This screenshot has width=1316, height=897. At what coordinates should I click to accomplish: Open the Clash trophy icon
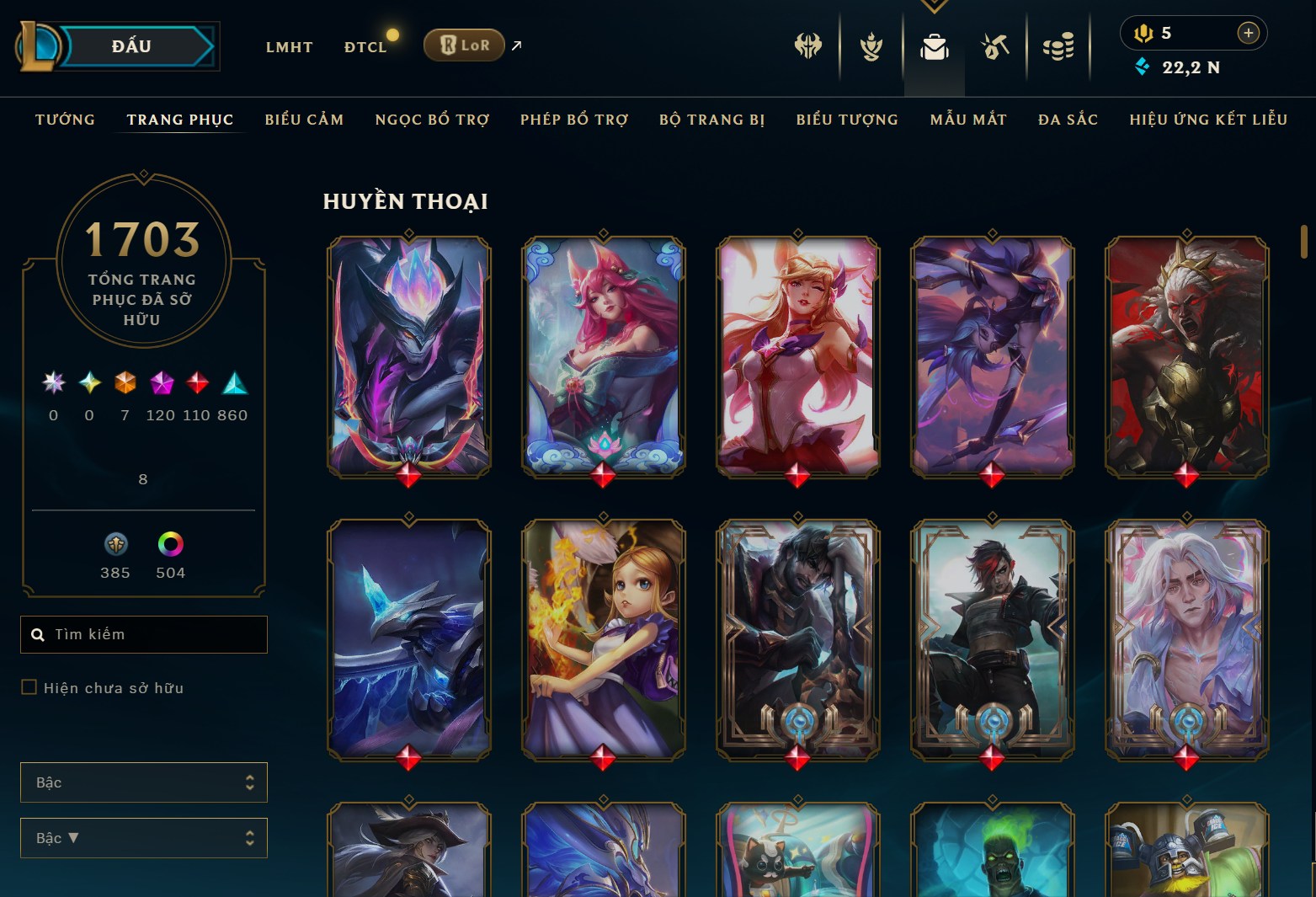tap(871, 48)
